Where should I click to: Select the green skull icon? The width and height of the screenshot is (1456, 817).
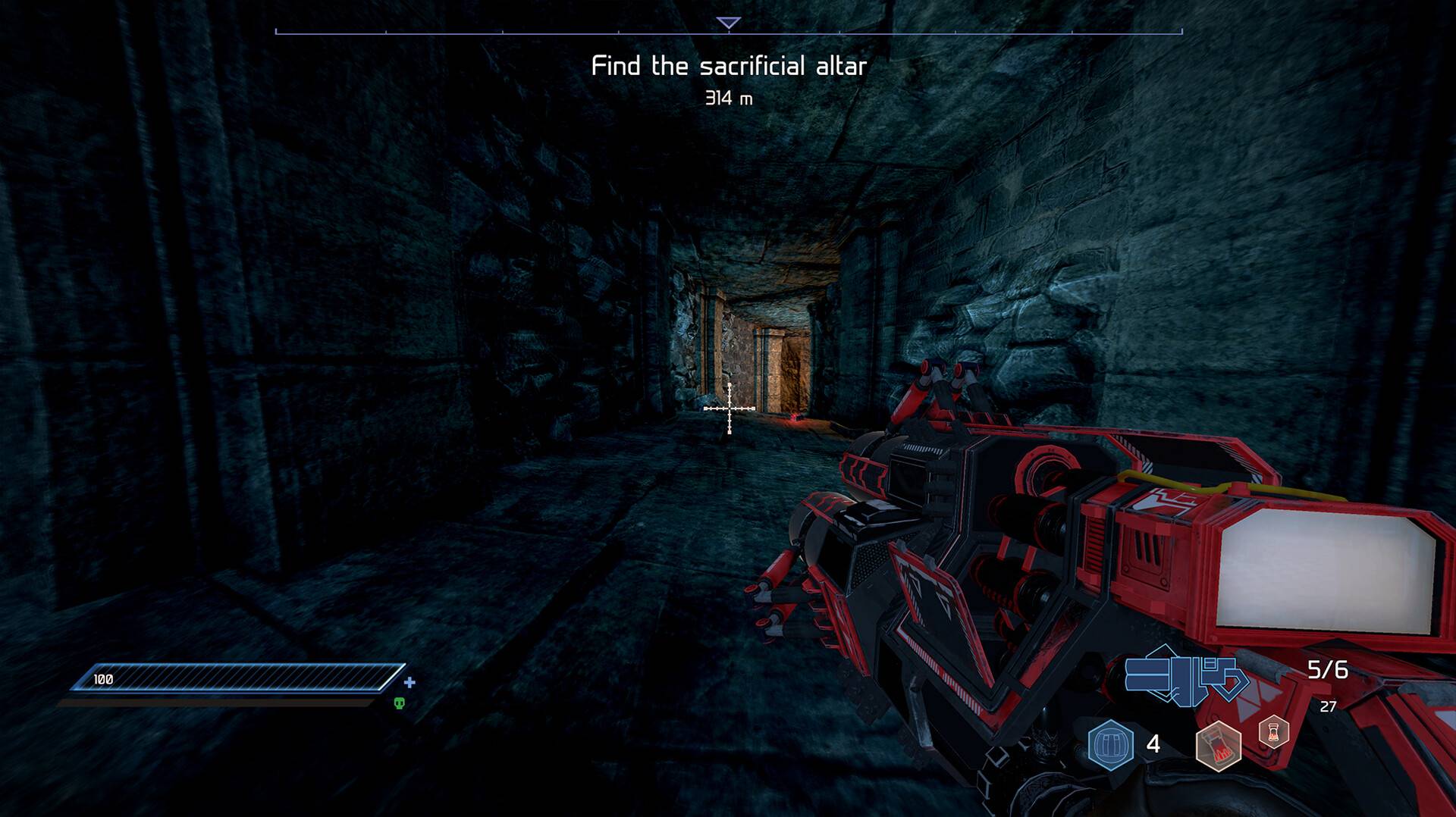(400, 703)
